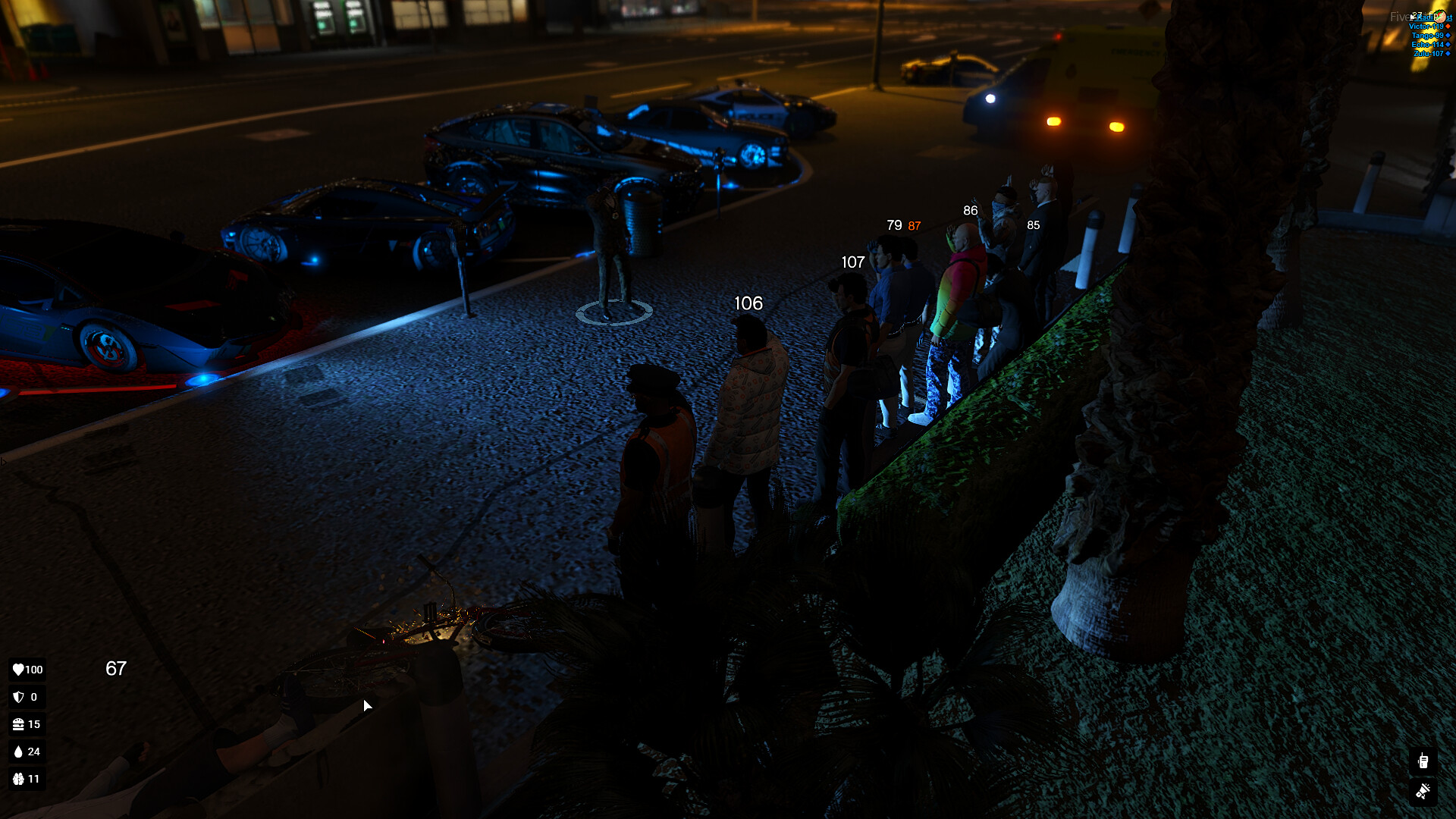Click the hunger level reading 15

tap(34, 724)
